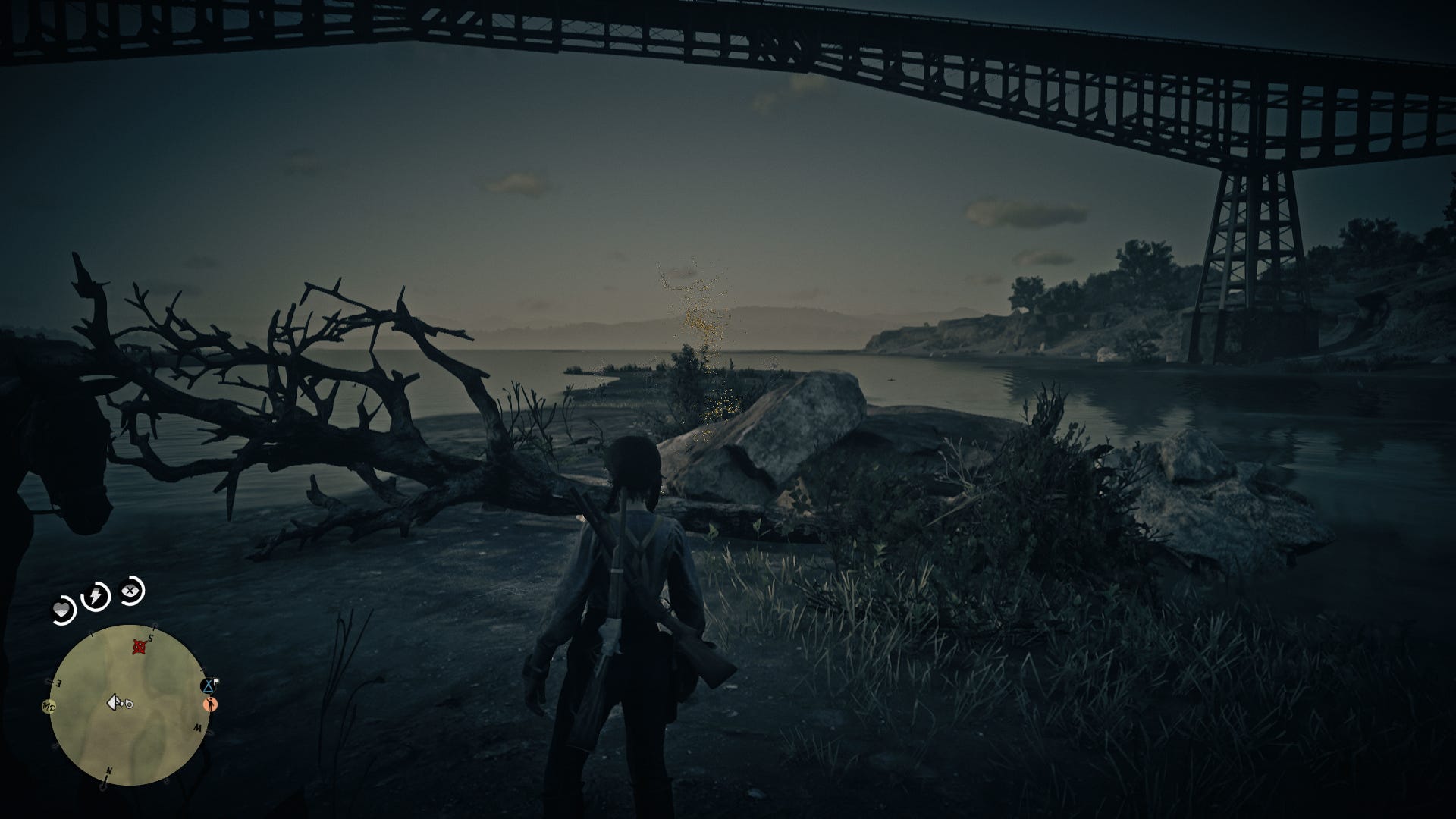Click the health core heart icon
The image size is (1456, 819).
(63, 607)
